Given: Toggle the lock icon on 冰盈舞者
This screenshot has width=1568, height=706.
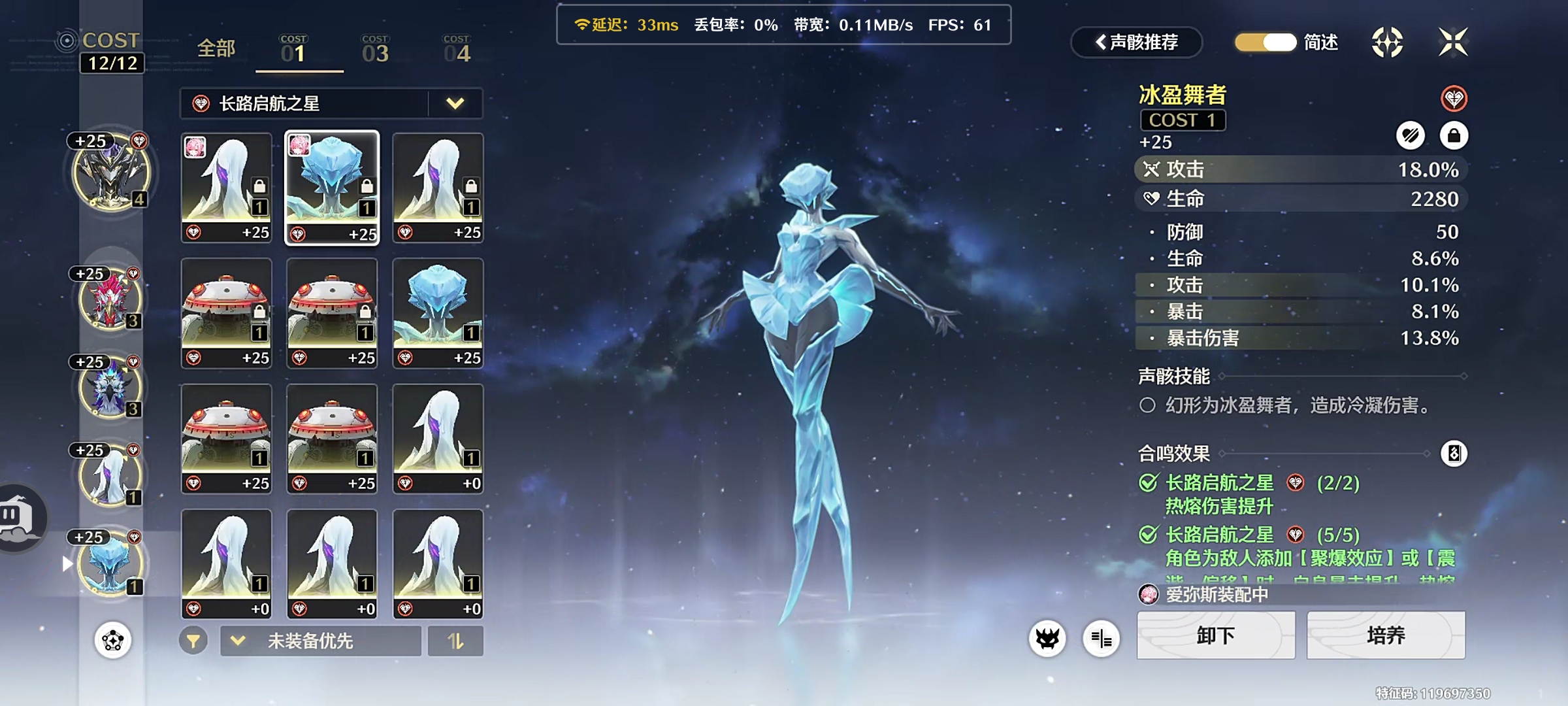Looking at the screenshot, I should tap(1454, 135).
